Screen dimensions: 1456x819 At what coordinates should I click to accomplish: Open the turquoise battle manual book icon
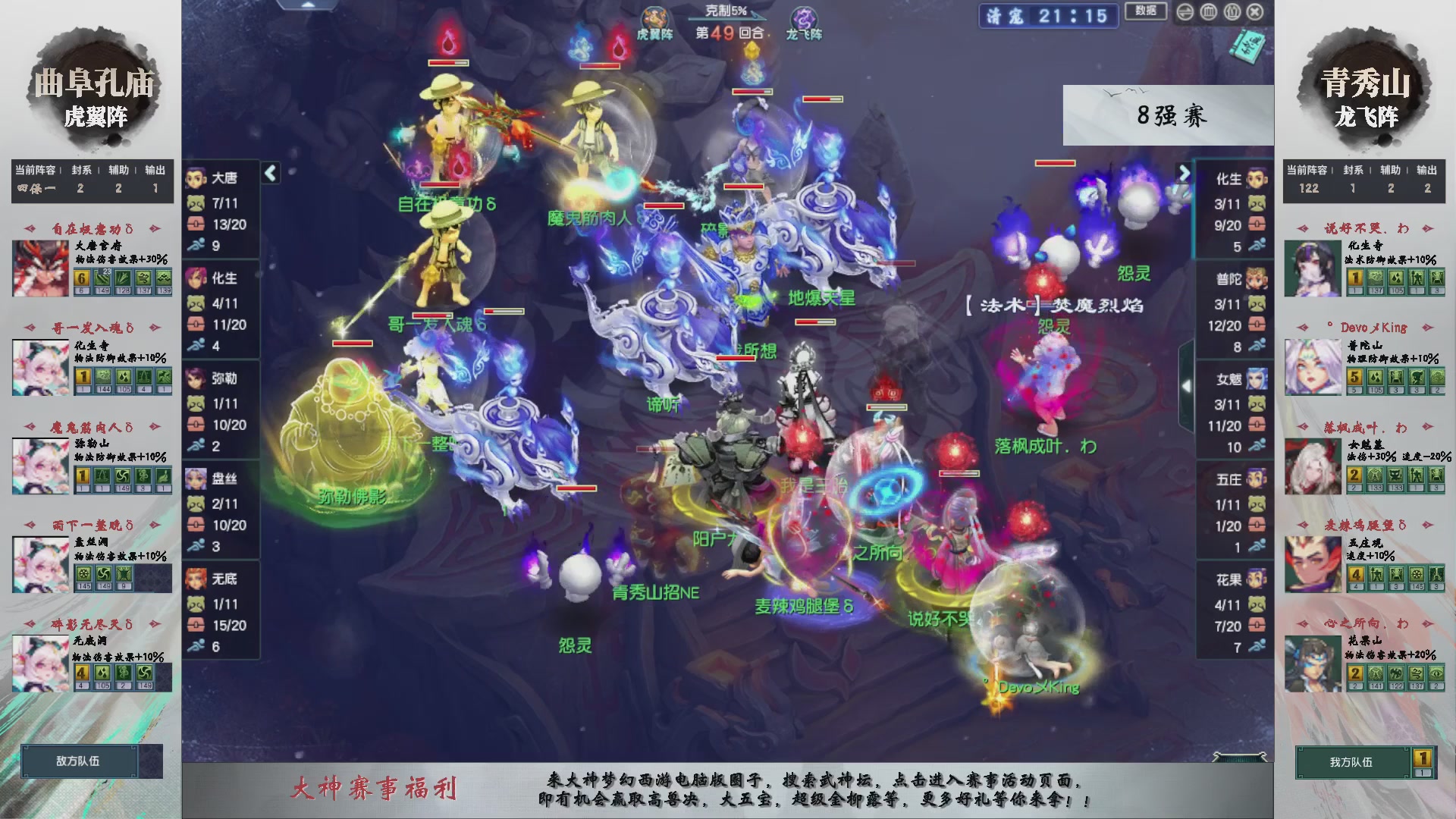pyautogui.click(x=1248, y=45)
